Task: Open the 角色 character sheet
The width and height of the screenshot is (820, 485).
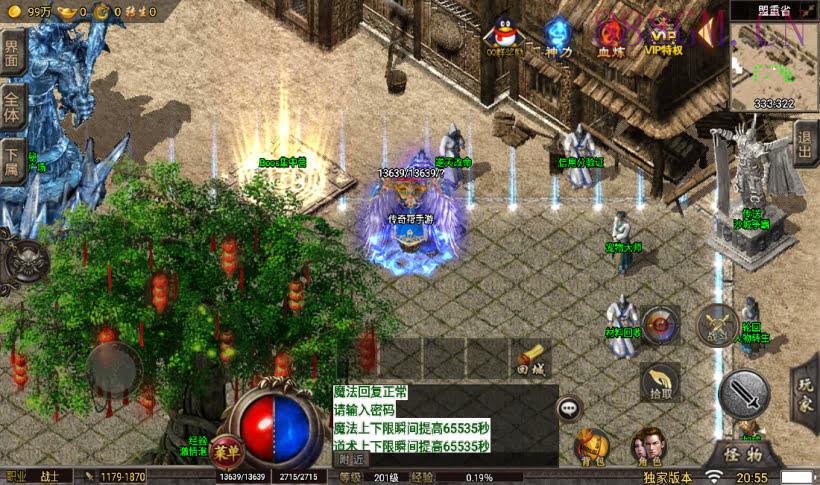Action: coord(650,447)
